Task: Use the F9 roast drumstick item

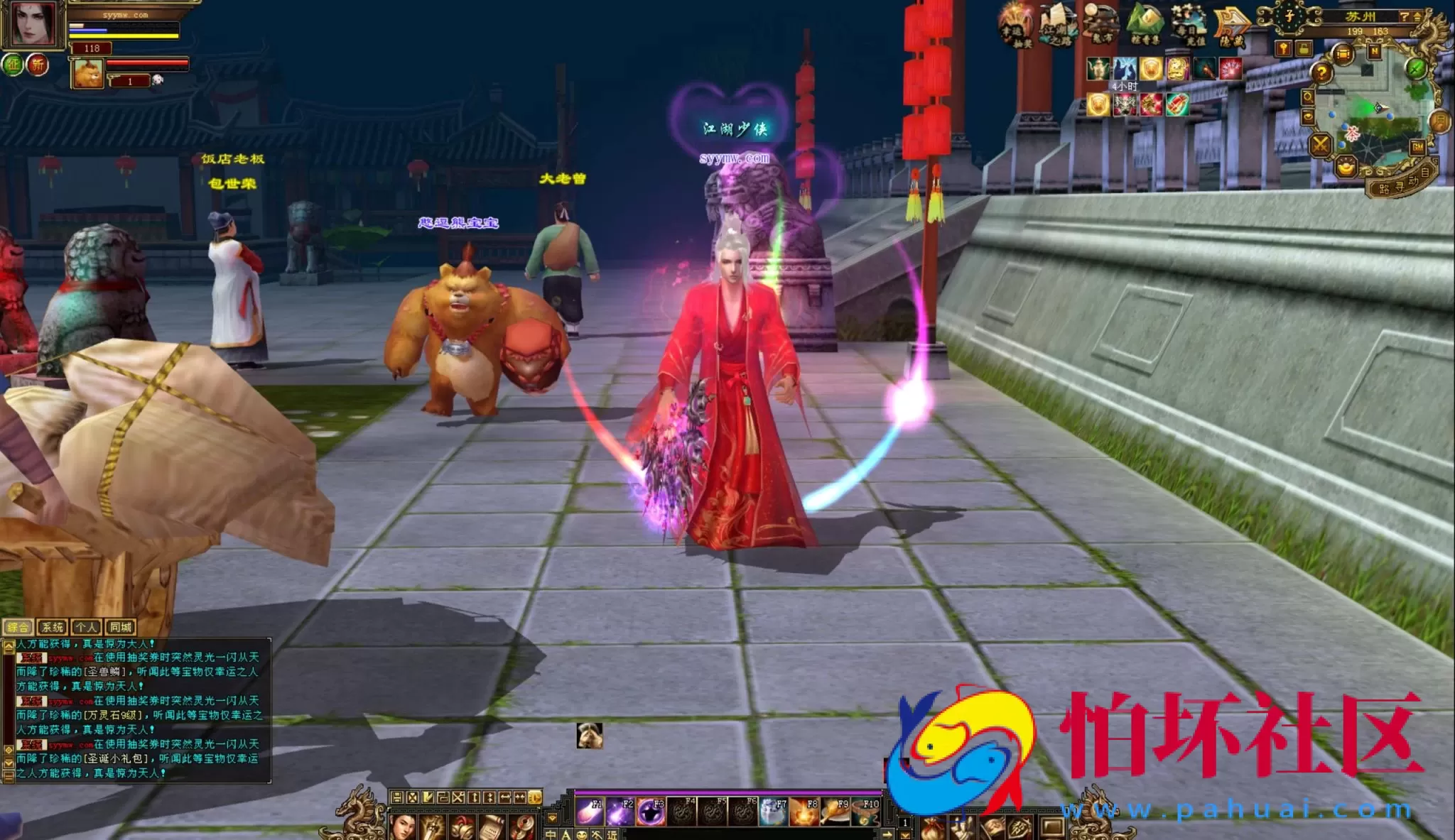Action: 835,811
